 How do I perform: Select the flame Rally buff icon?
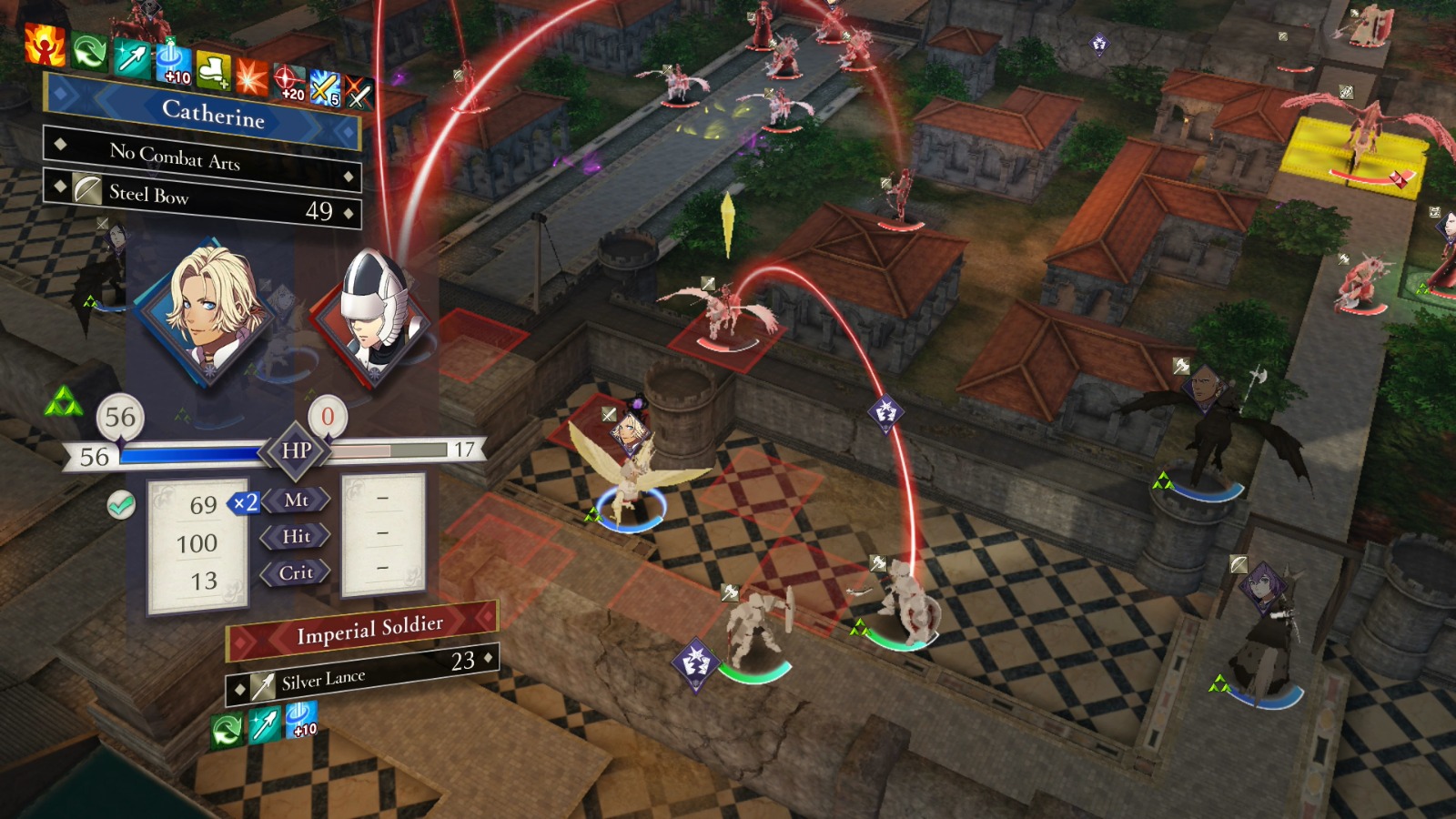pos(44,45)
